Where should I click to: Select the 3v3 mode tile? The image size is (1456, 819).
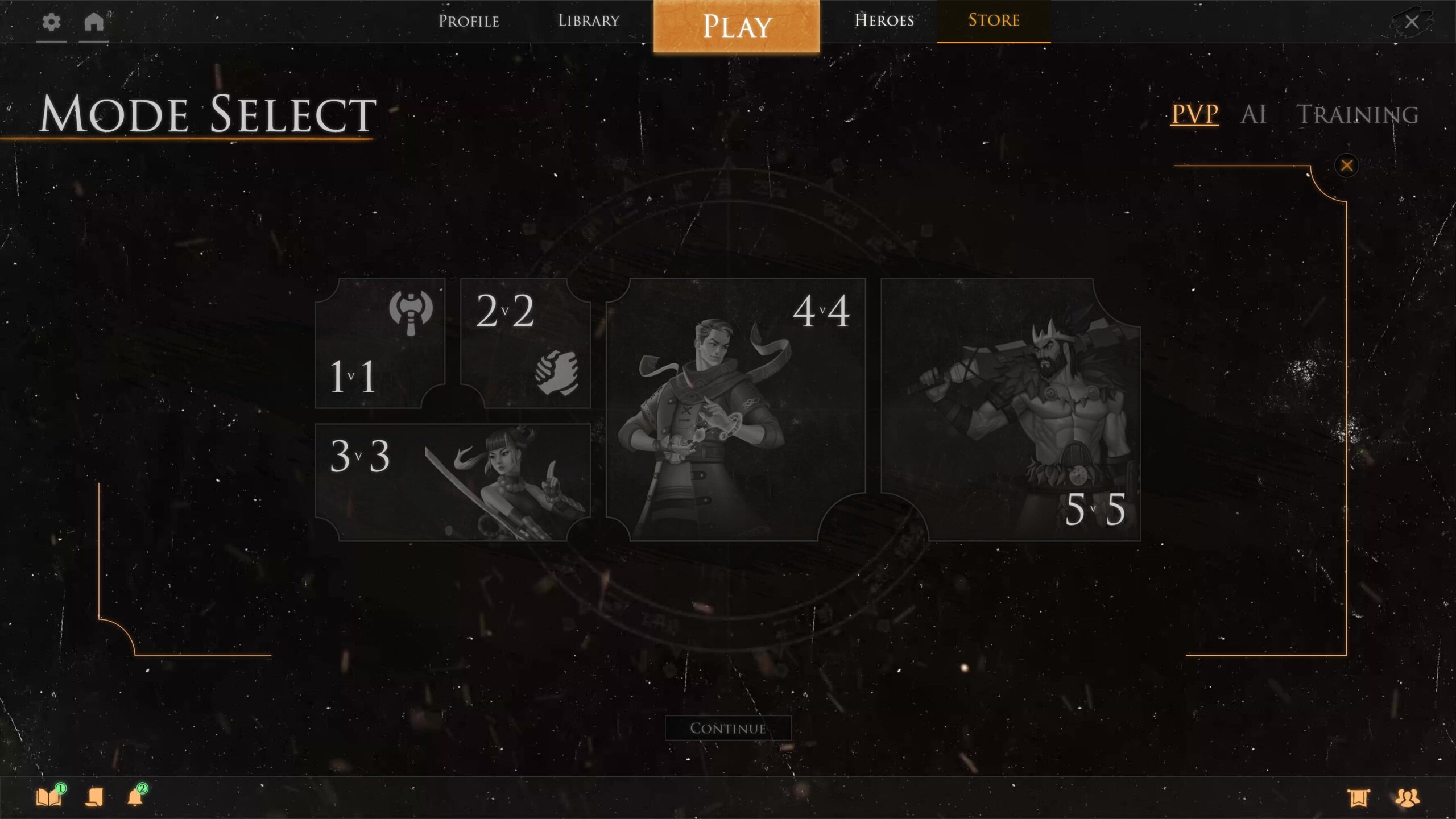tap(452, 482)
